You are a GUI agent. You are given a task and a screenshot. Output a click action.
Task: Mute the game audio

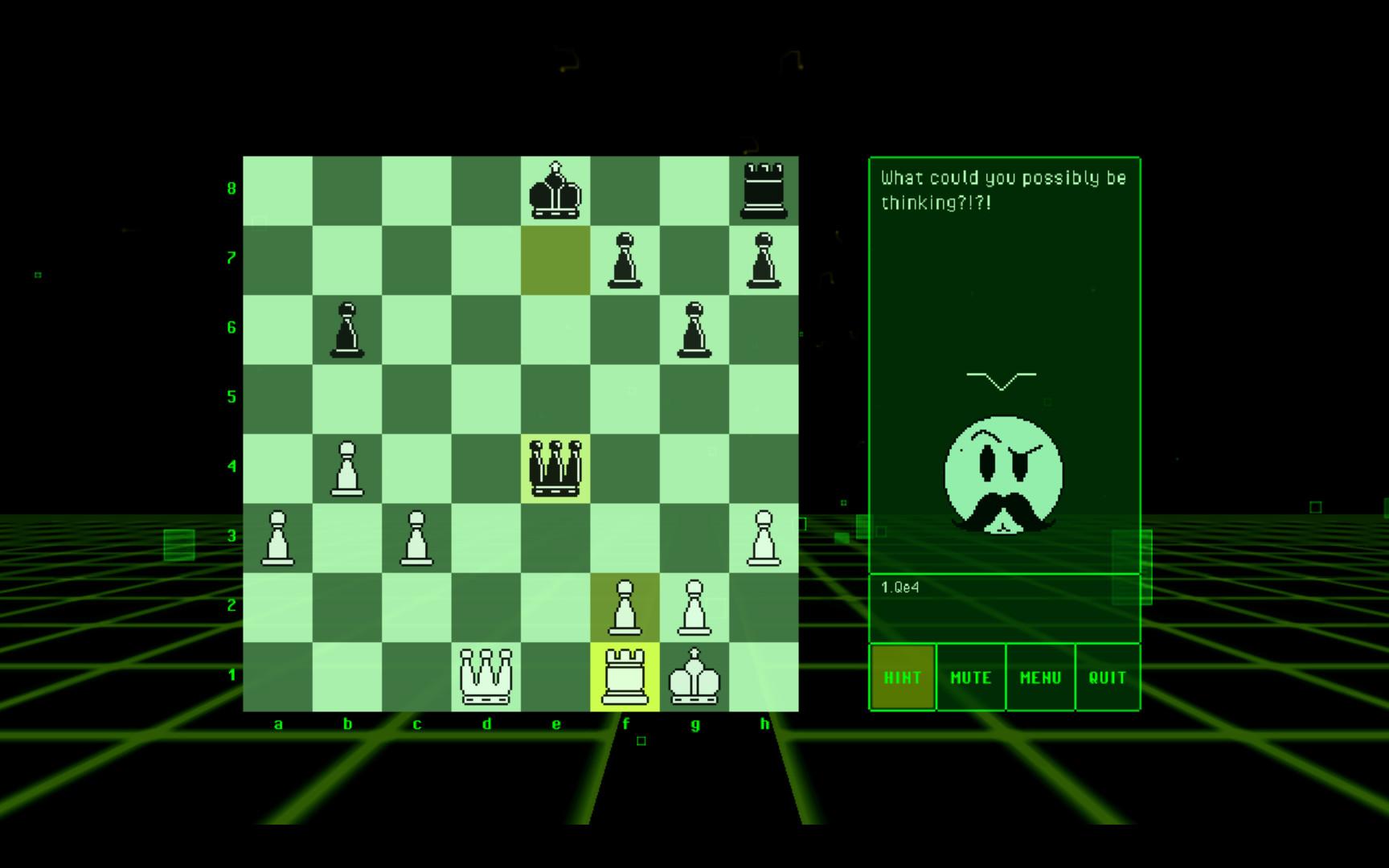[x=970, y=678]
